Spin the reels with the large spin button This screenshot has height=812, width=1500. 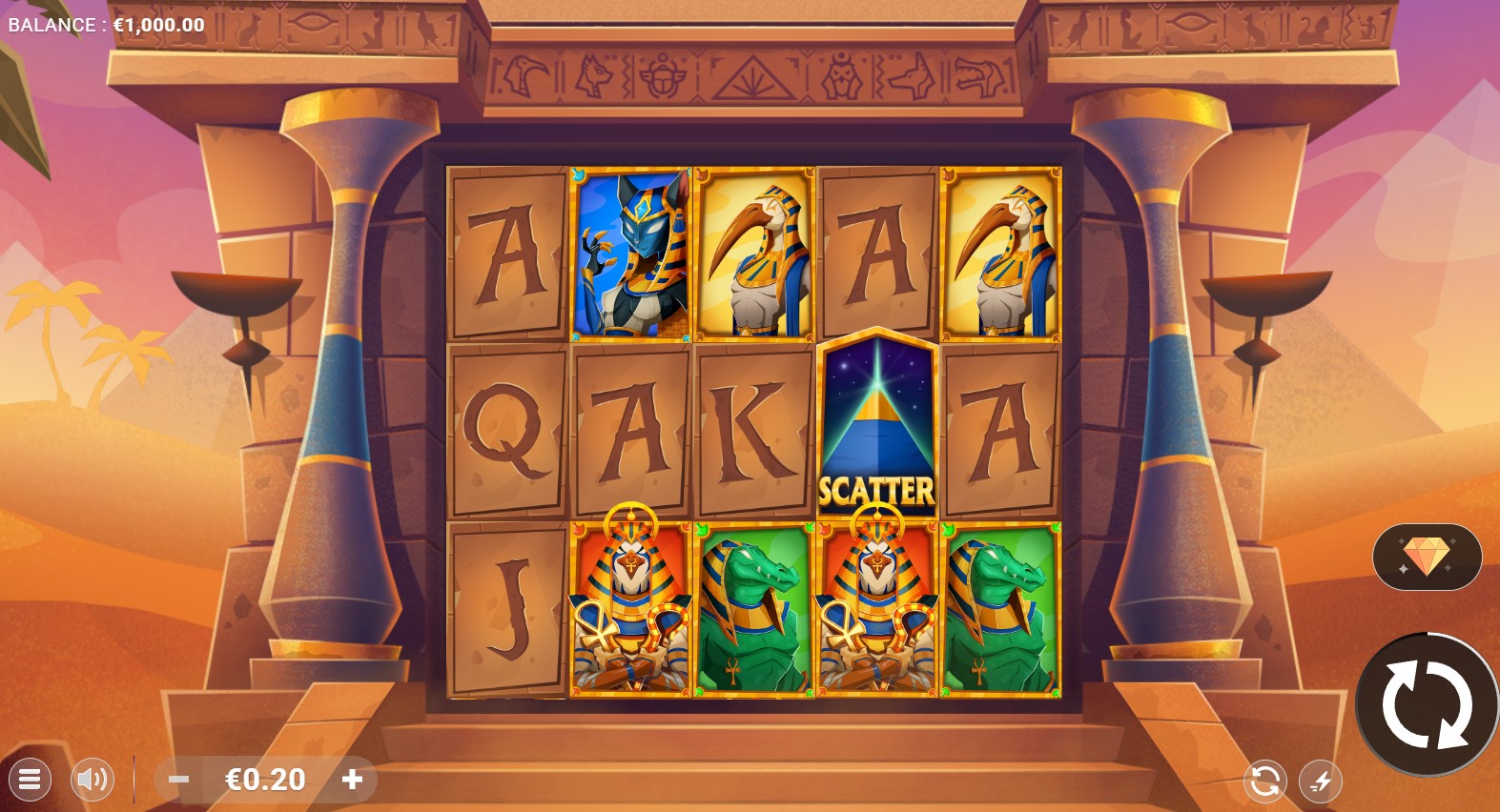point(1426,704)
